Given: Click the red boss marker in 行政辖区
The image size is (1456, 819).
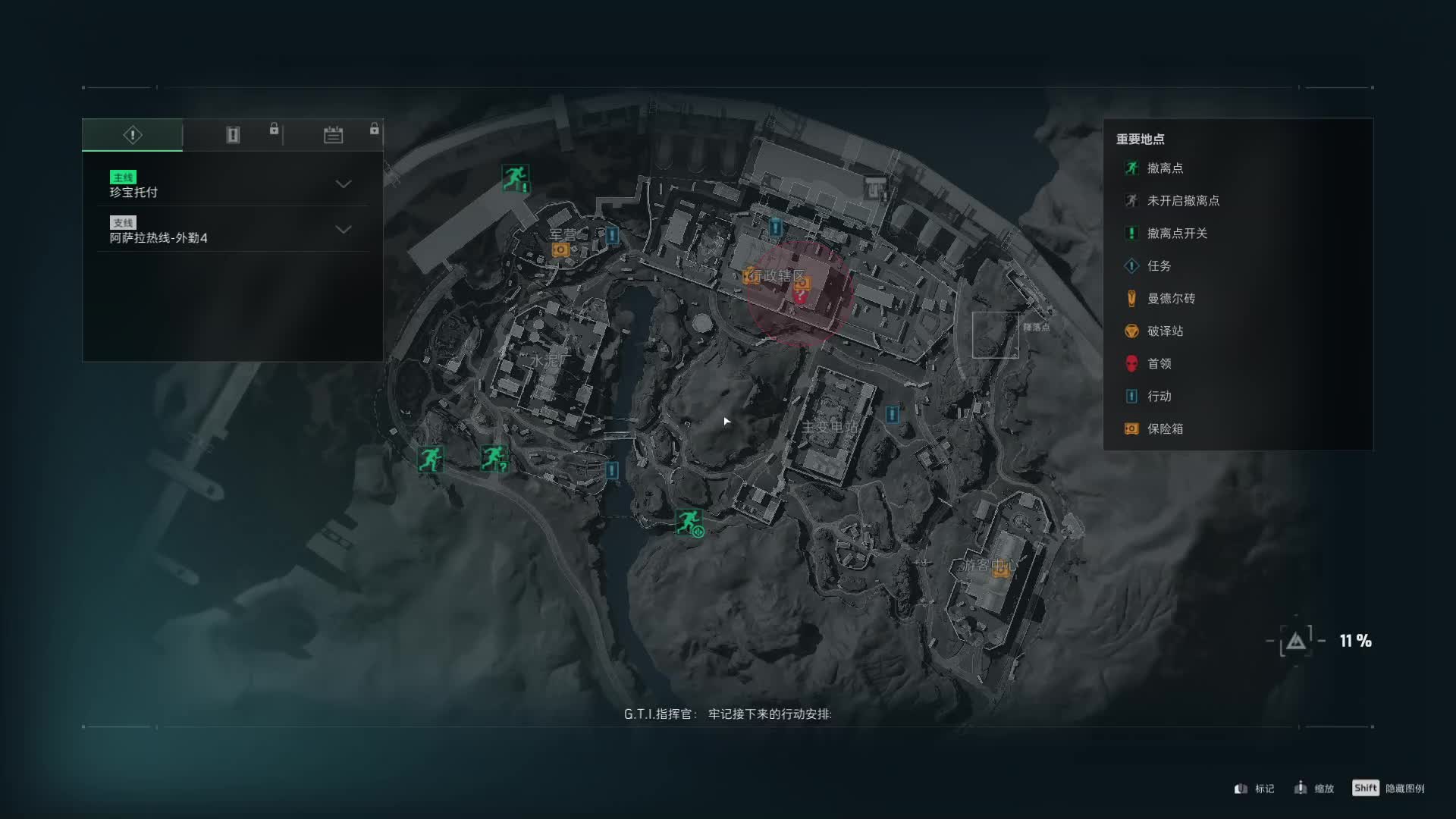Looking at the screenshot, I should click(x=800, y=297).
